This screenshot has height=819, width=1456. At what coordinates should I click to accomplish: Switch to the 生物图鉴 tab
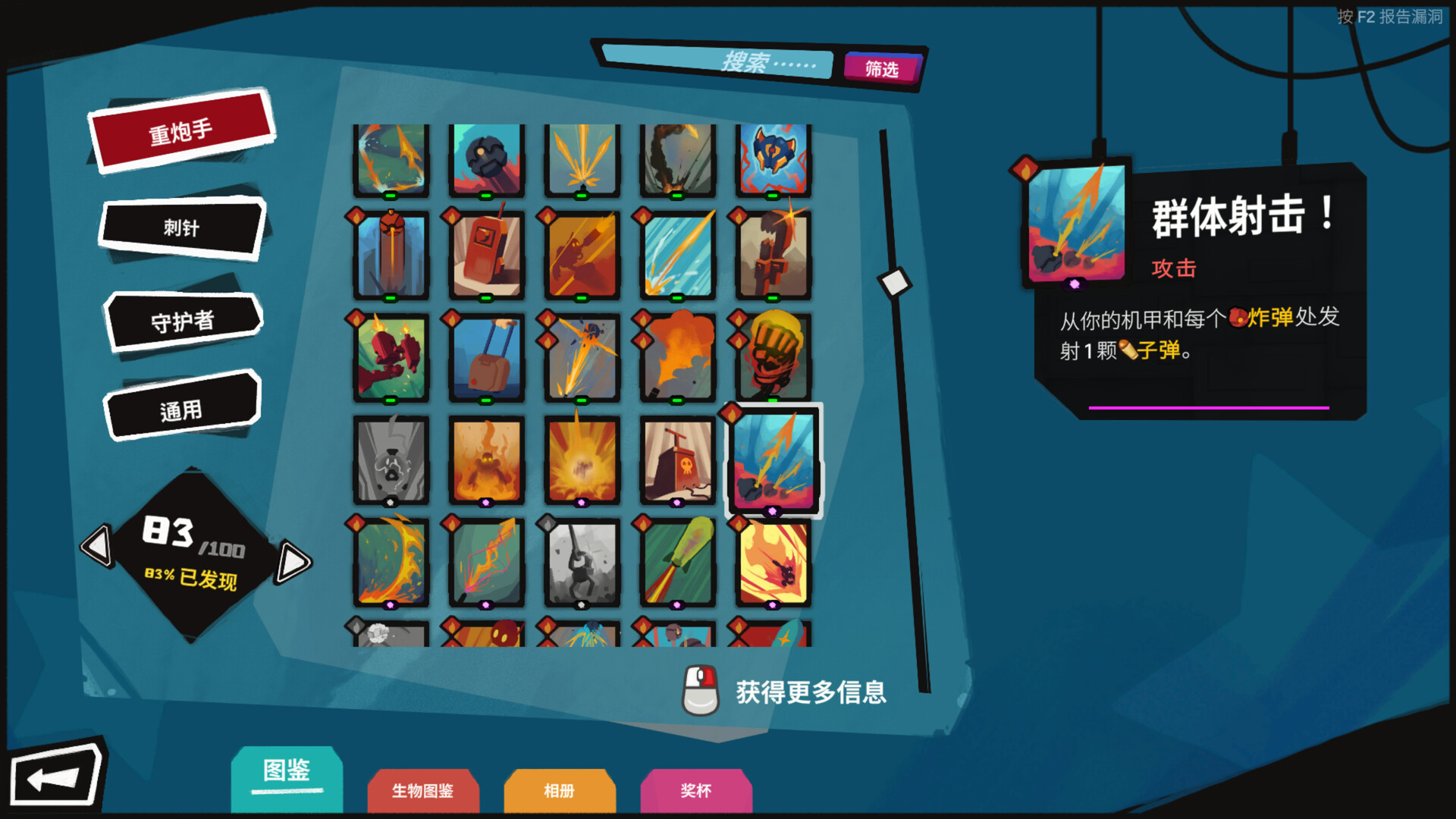[422, 791]
